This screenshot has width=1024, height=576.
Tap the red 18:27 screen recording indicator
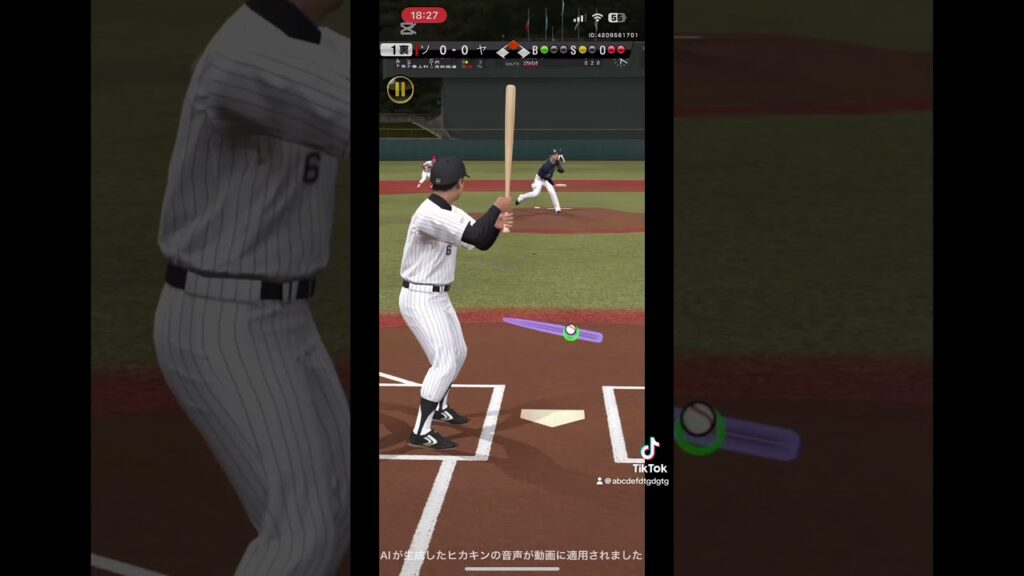(x=424, y=15)
